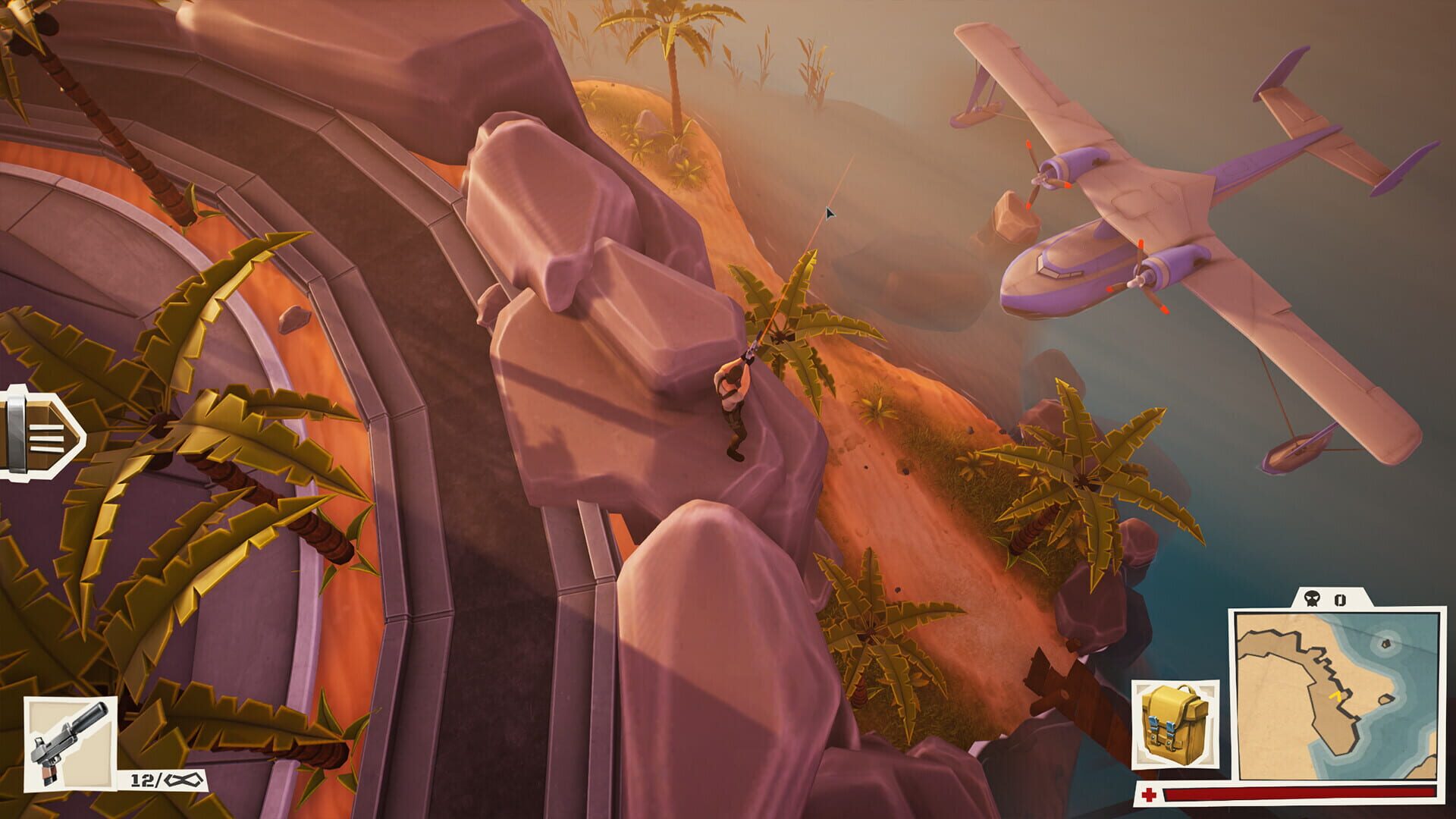Viewport: 1456px width, 819px height.
Task: Click the skull kill-counter icon above minimap
Action: coord(1311,599)
